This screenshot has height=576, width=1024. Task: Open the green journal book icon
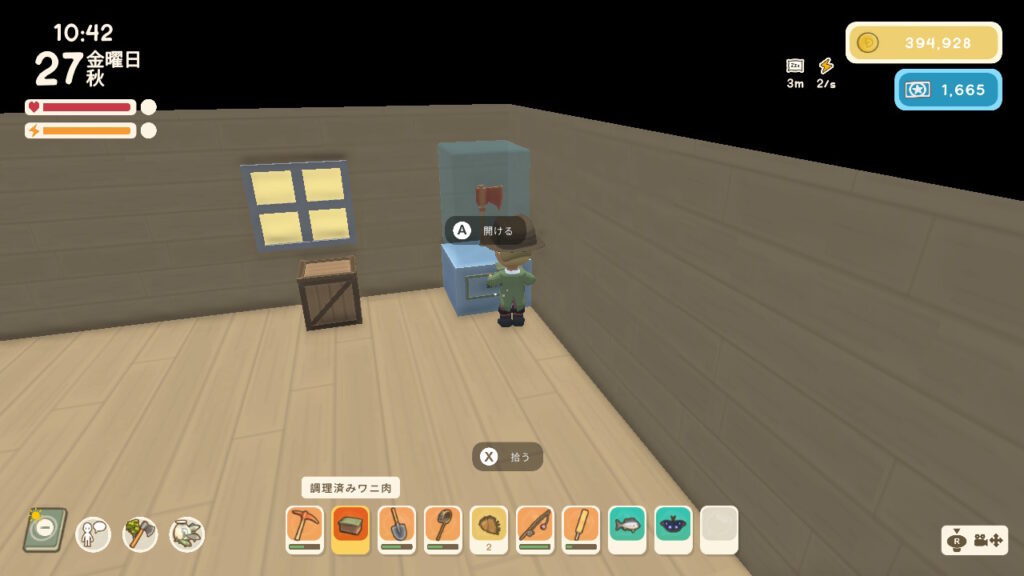(x=45, y=530)
